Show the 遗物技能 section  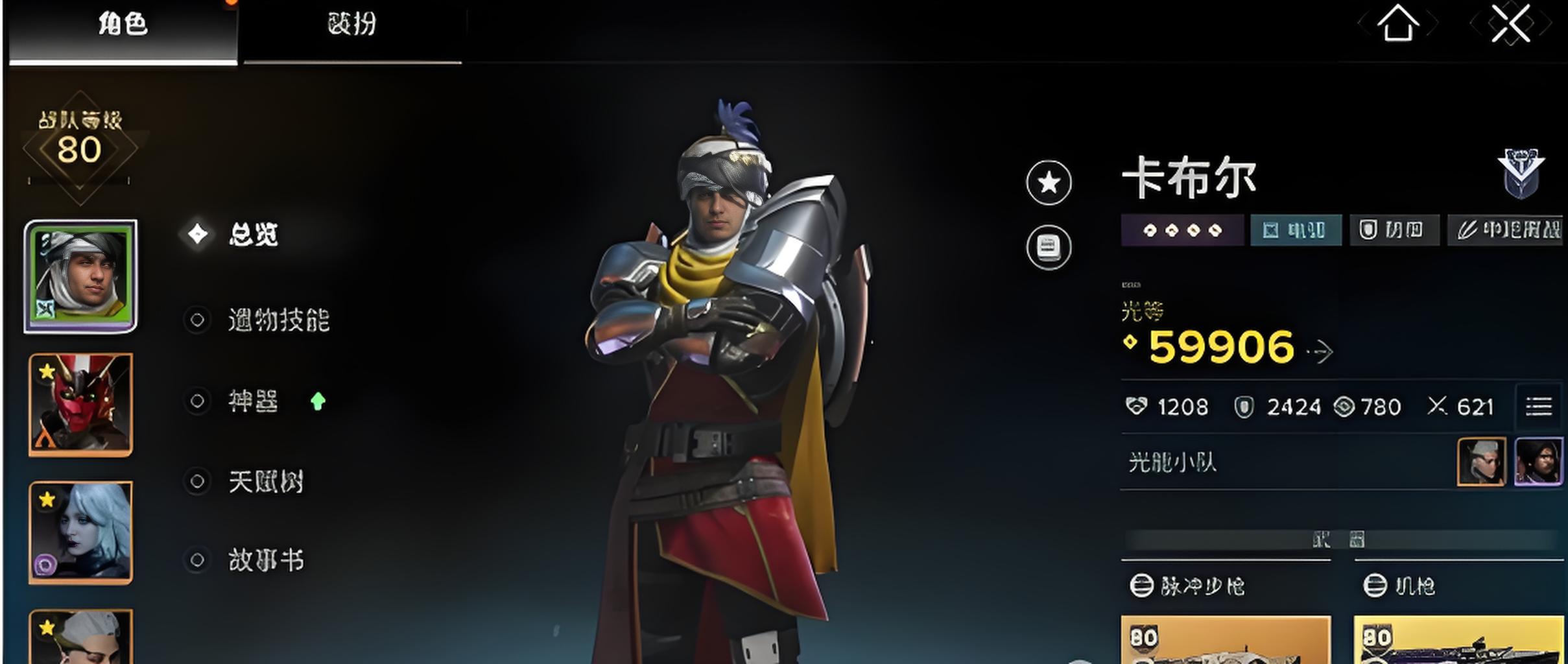[279, 320]
